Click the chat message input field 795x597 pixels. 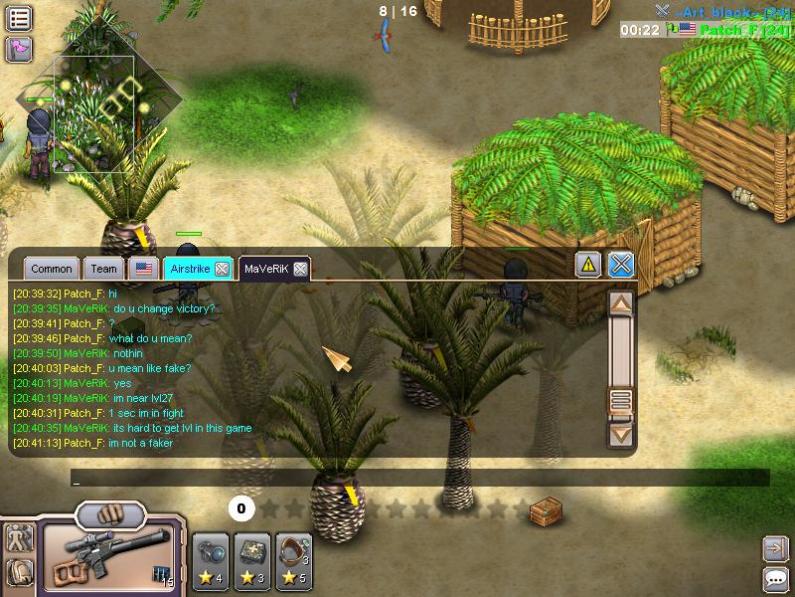pos(420,479)
